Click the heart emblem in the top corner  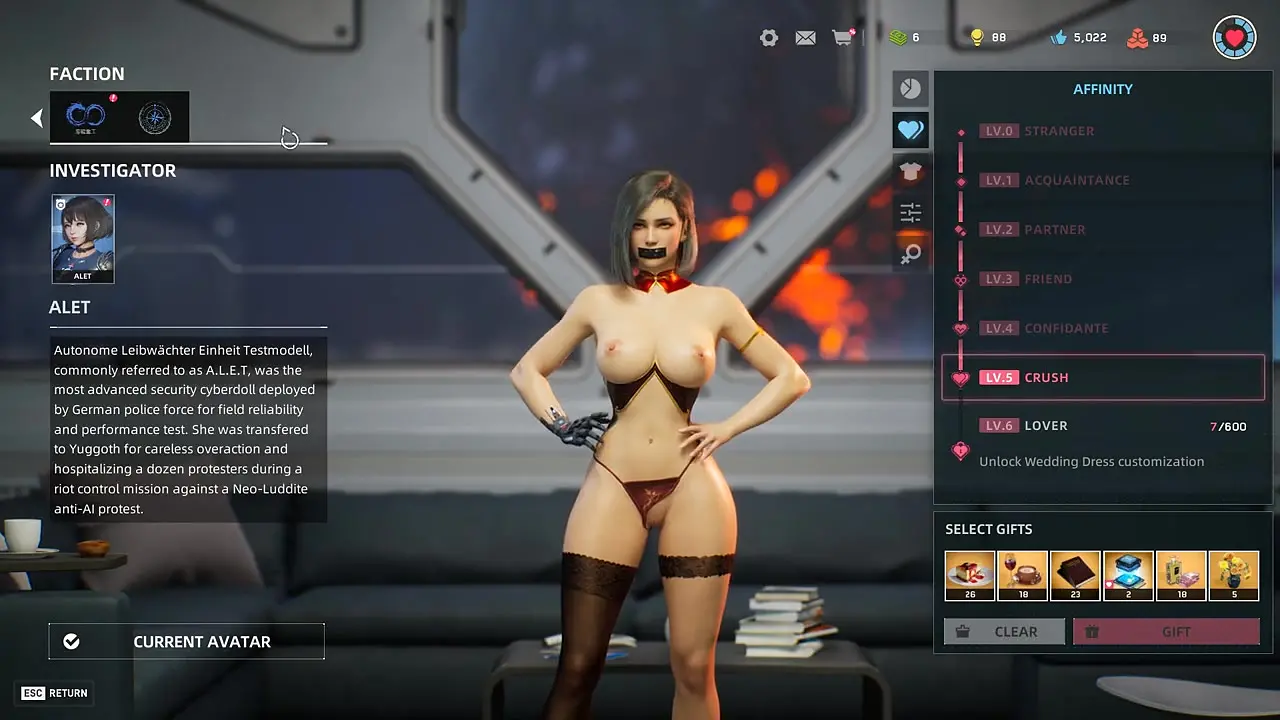point(1234,38)
